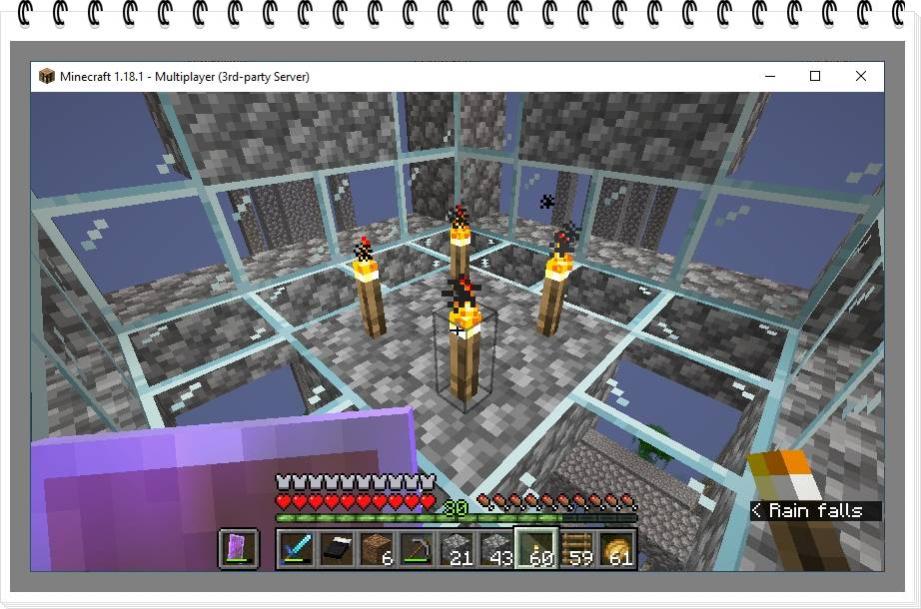Choose the food stack of 61

point(616,549)
